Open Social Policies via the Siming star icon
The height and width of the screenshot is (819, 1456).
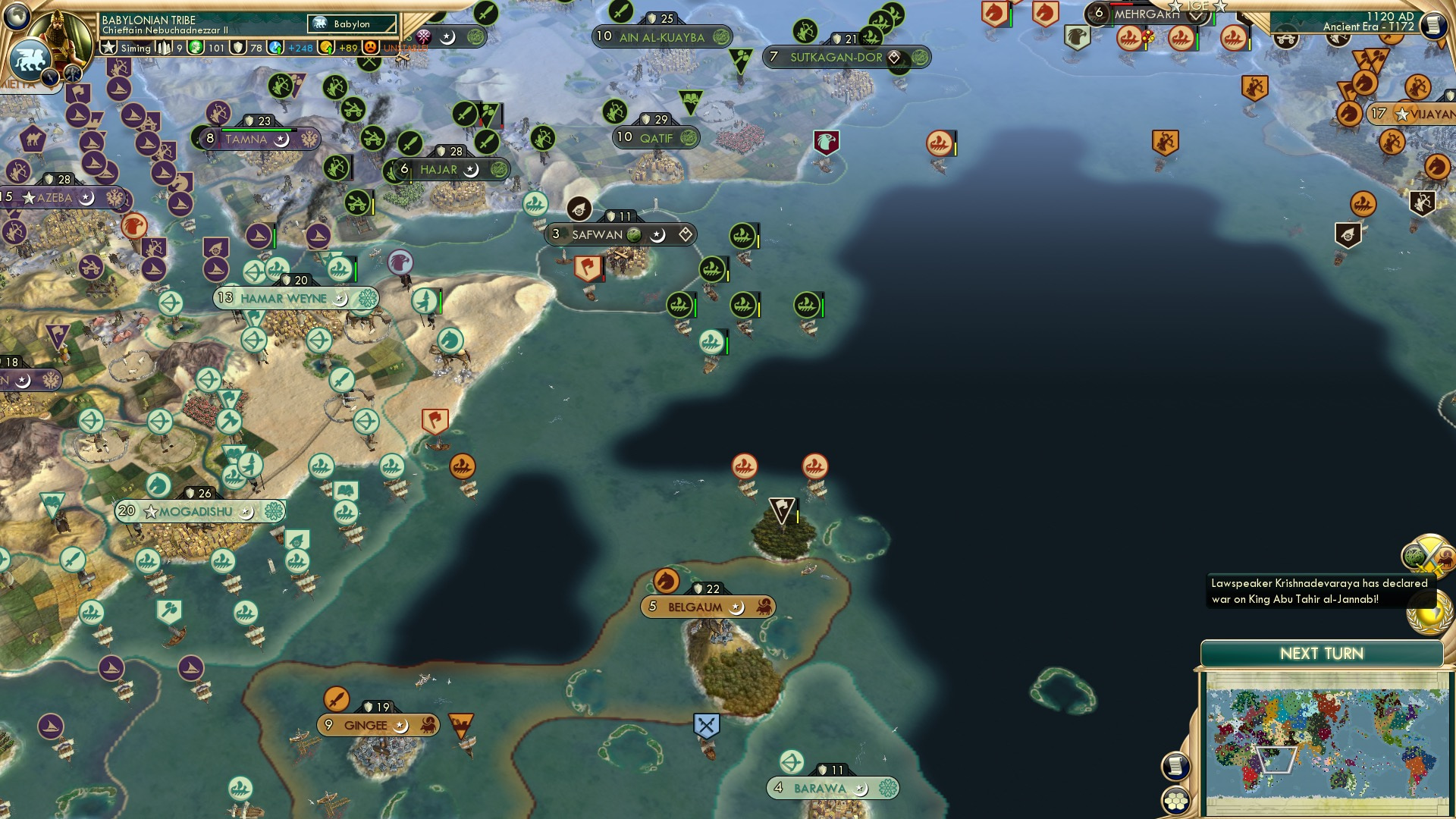click(x=107, y=47)
